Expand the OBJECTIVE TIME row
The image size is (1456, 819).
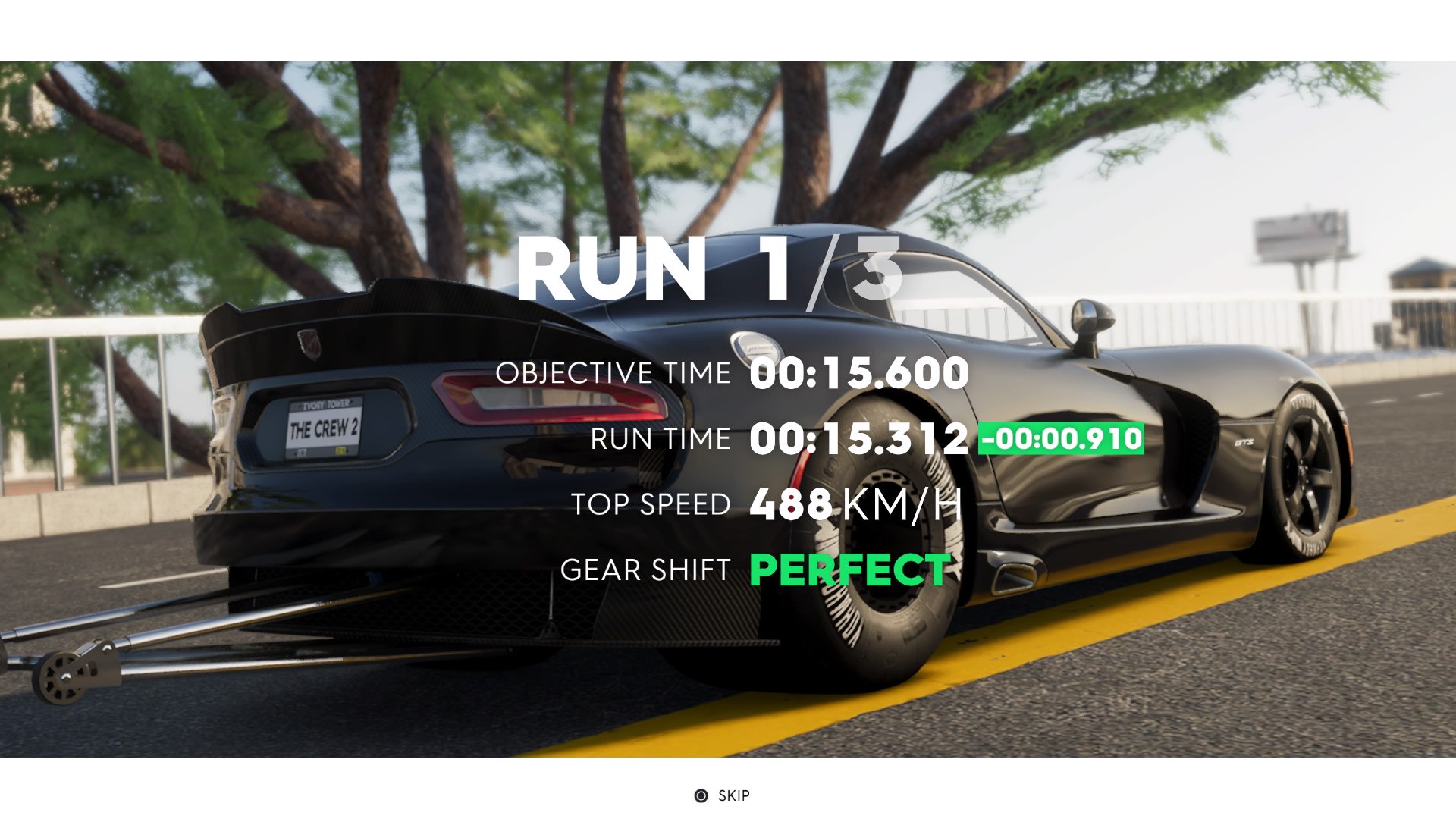(x=611, y=372)
